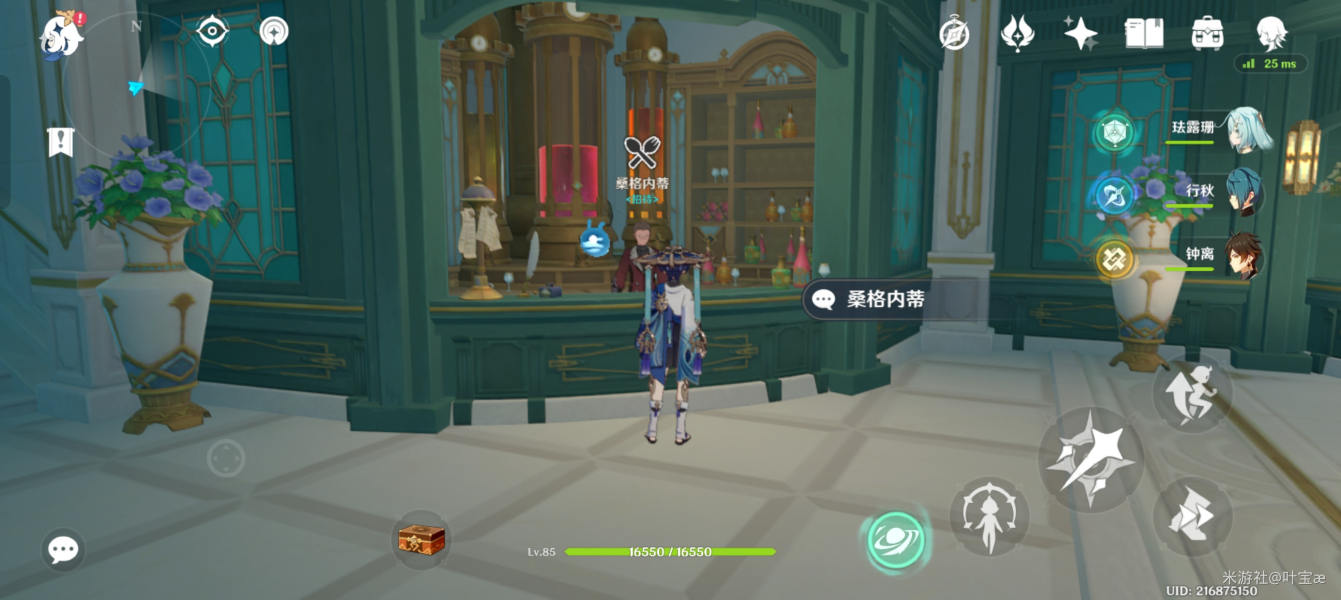
Task: Open the quest exclamation bookmark icon
Action: [x=61, y=142]
